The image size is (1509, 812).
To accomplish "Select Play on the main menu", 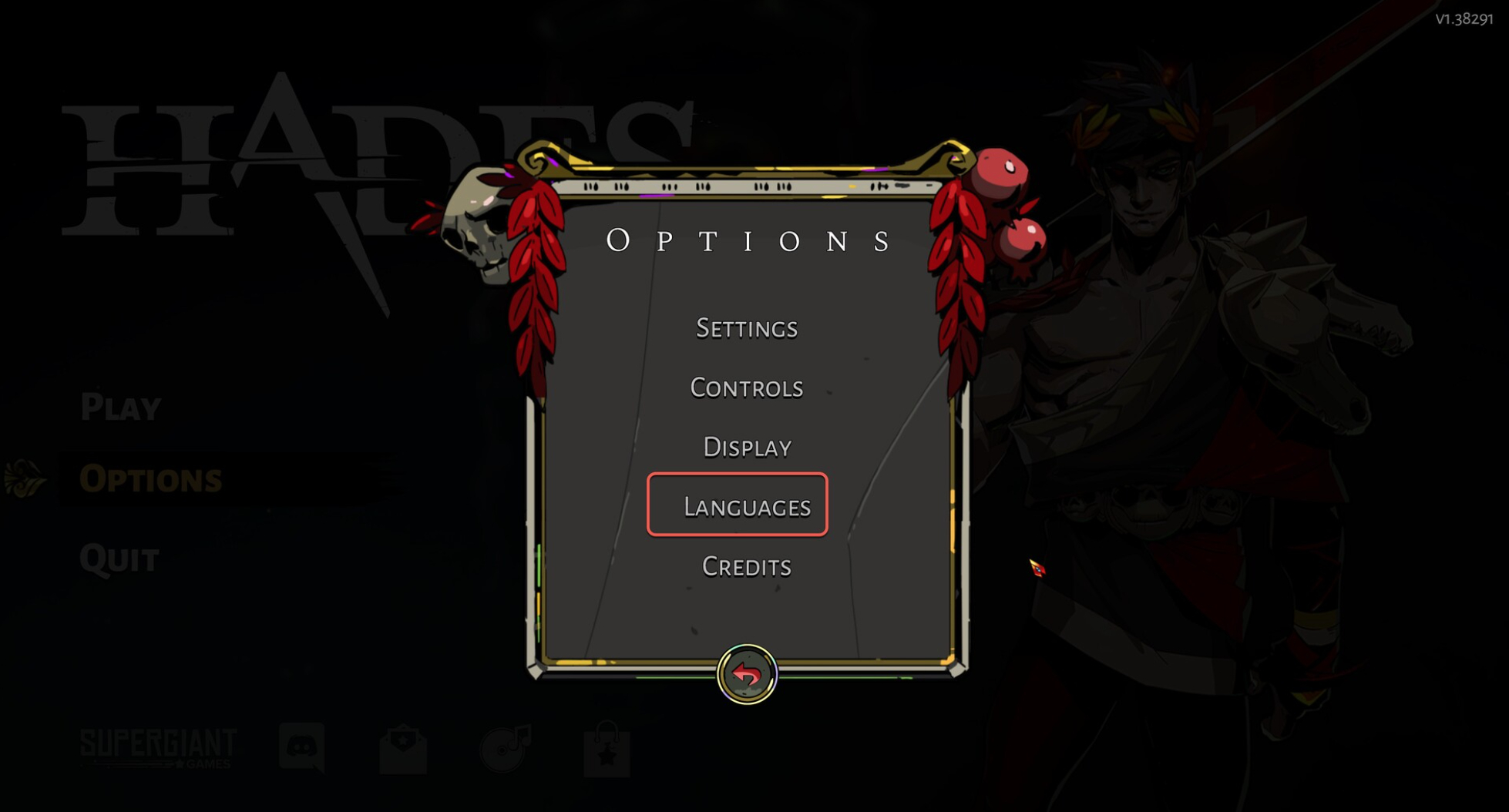I will pyautogui.click(x=121, y=407).
